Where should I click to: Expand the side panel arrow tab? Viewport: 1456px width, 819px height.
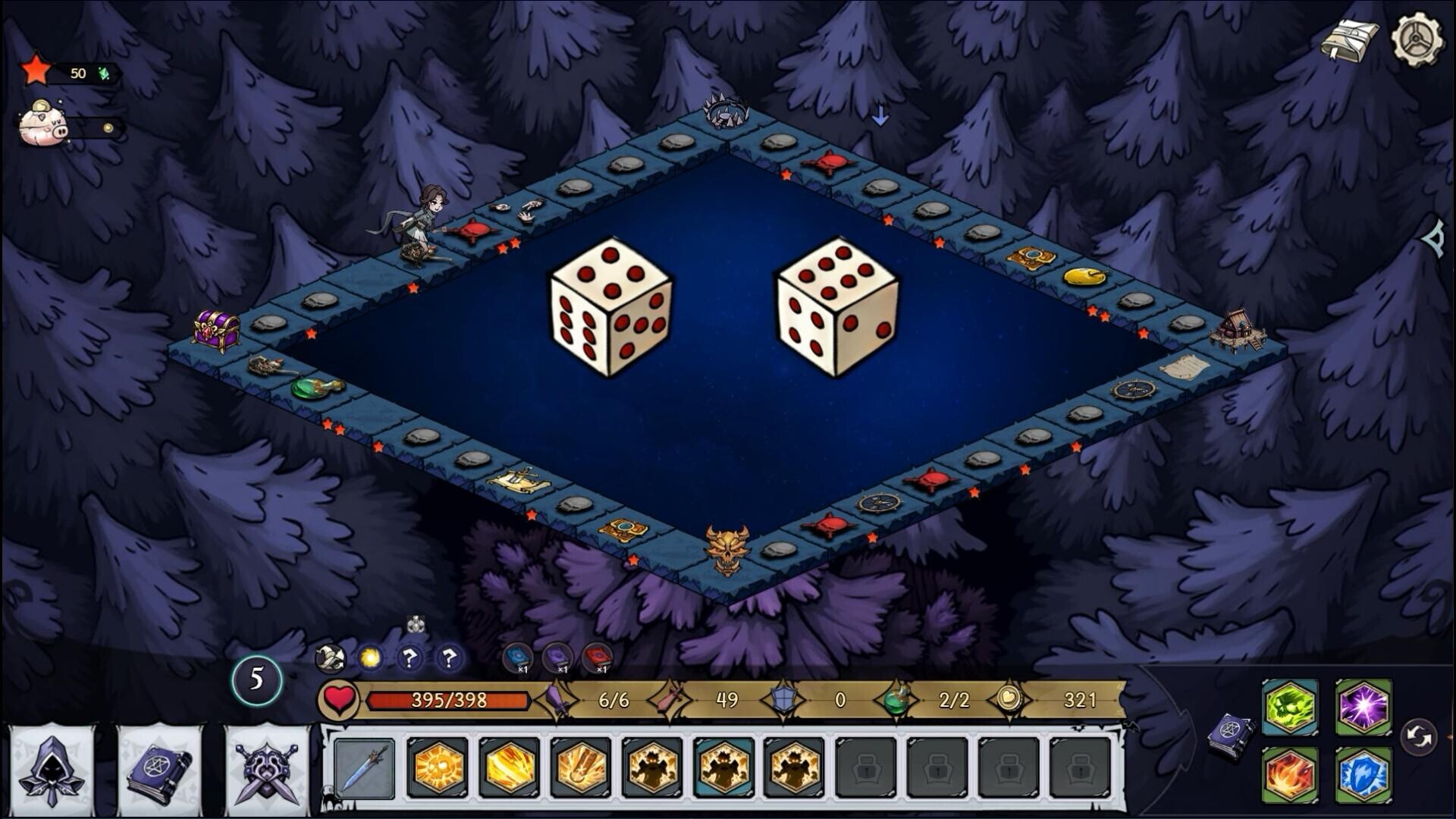[x=1436, y=240]
